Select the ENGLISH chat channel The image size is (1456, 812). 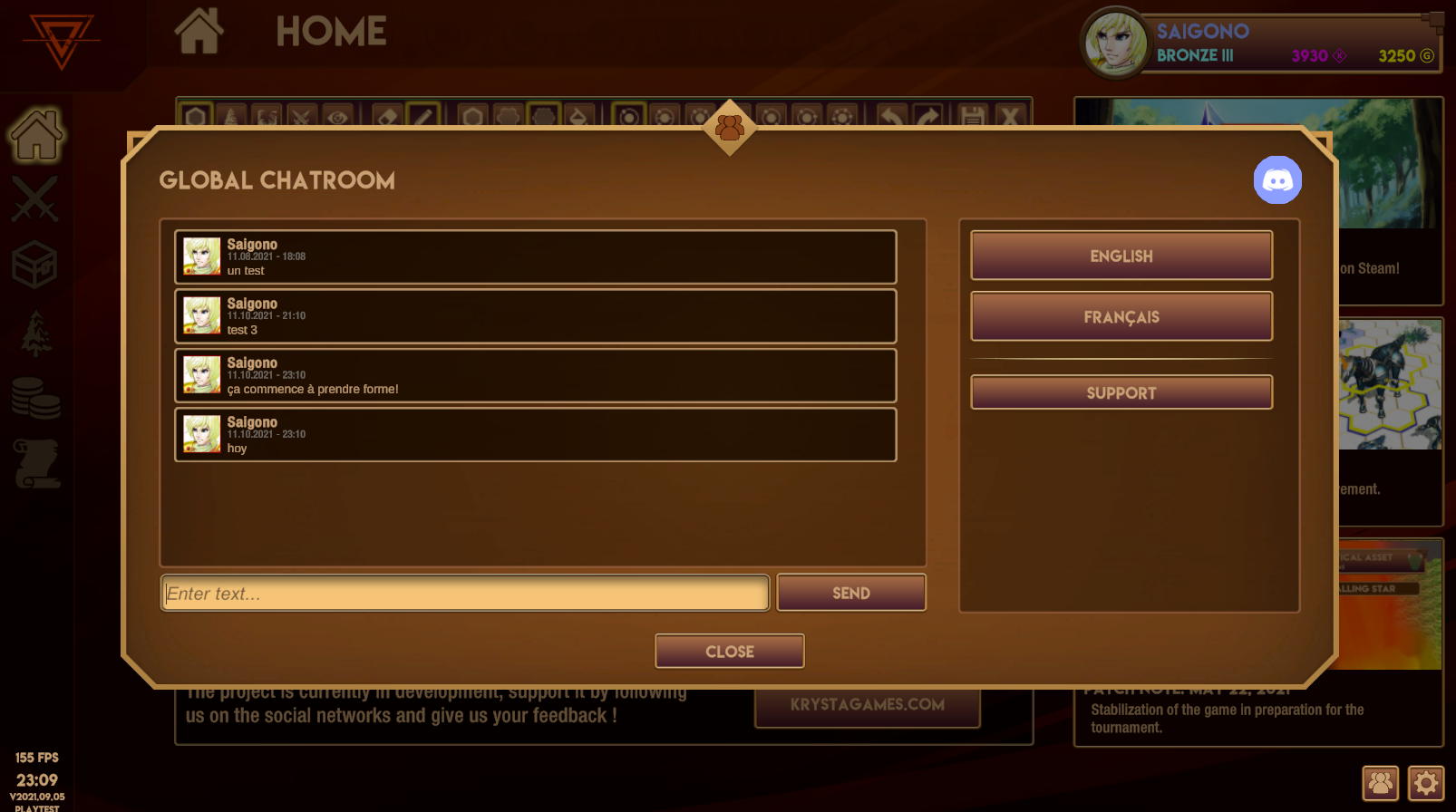point(1121,256)
